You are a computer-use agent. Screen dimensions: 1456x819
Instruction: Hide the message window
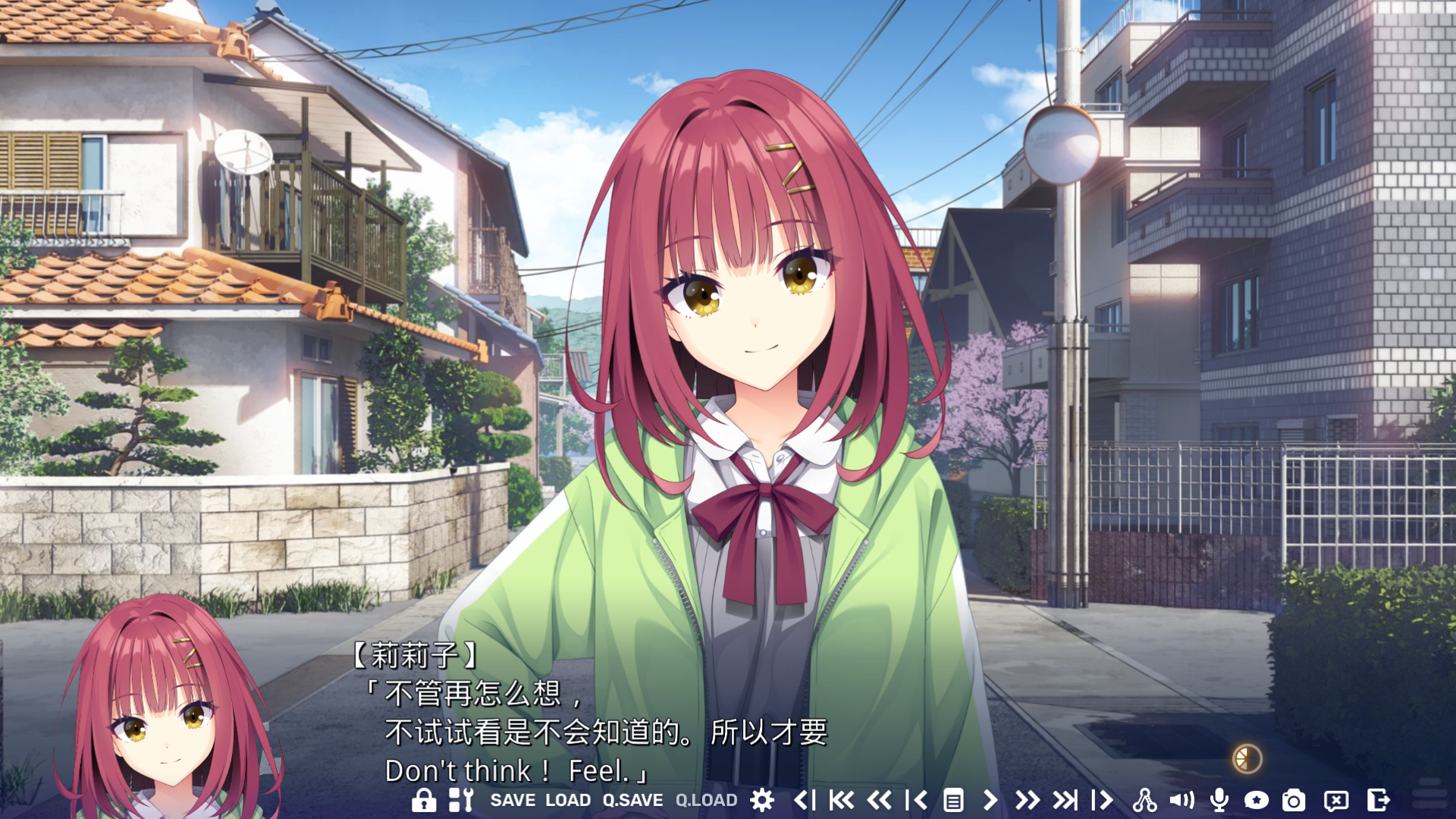(1336, 800)
